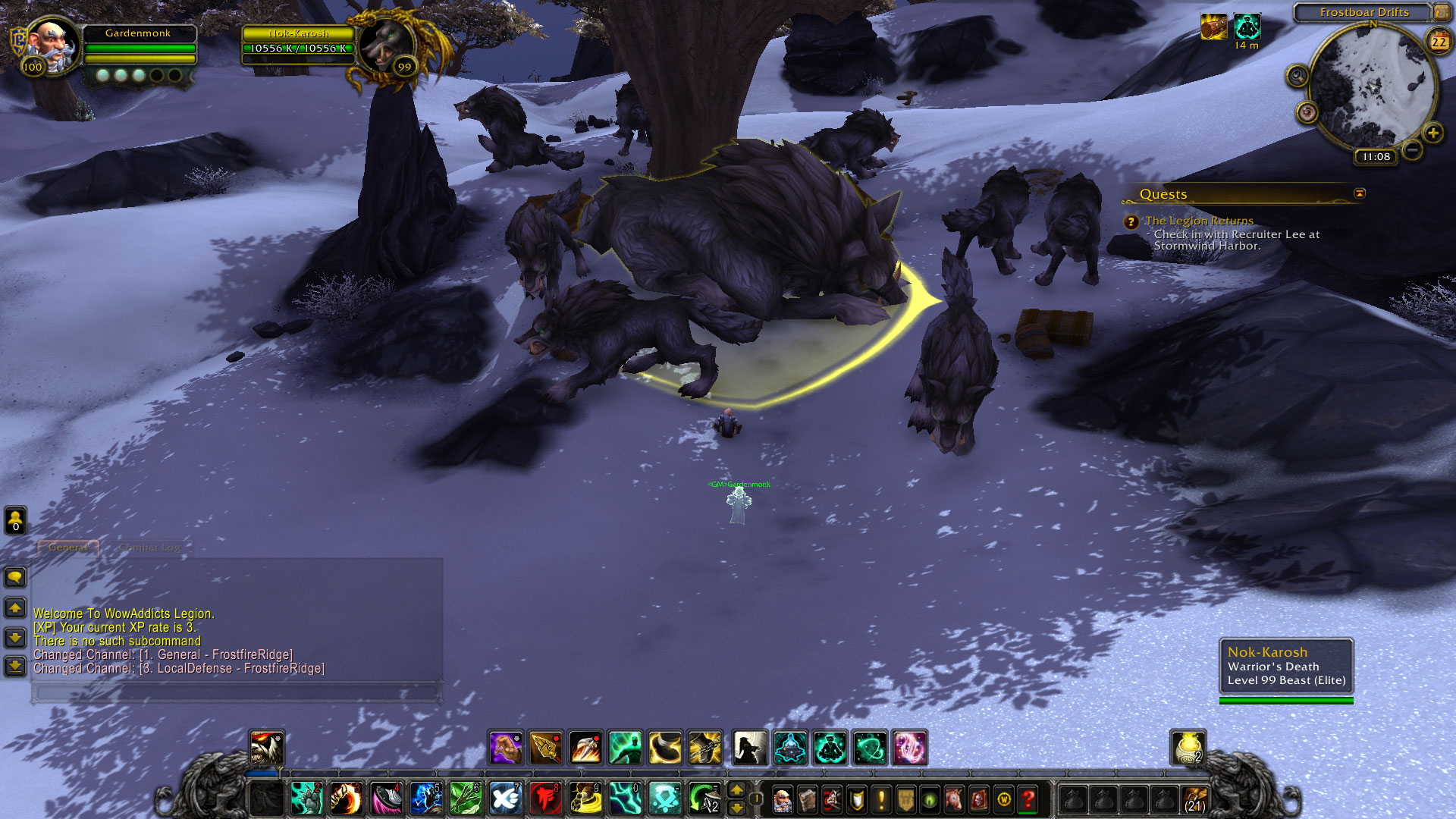This screenshot has width=1456, height=819.
Task: Activate the fiery spinning kick ability in slot 3
Action: (347, 799)
